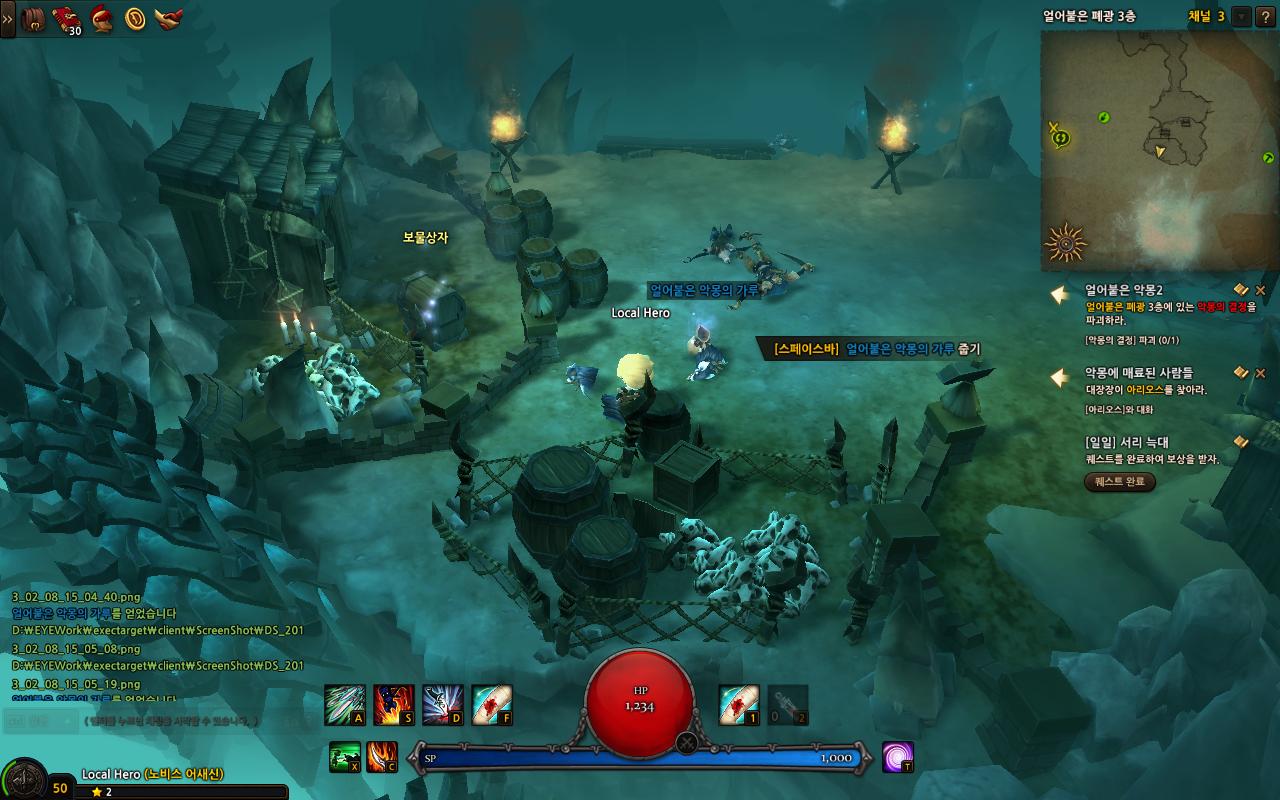
Task: Expand the top-left menu arrow tab
Action: point(7,18)
